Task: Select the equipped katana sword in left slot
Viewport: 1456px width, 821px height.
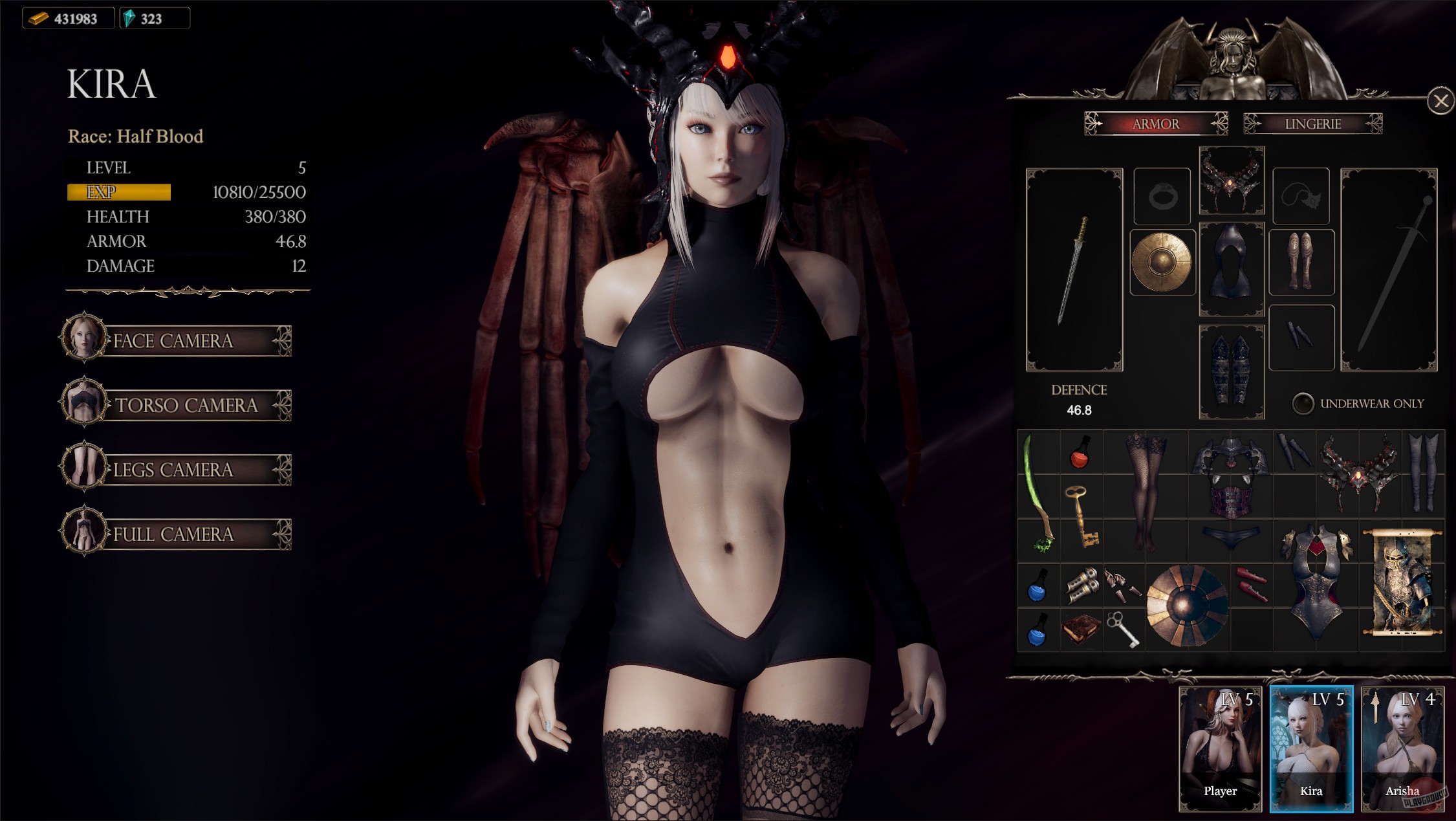Action: (x=1076, y=268)
